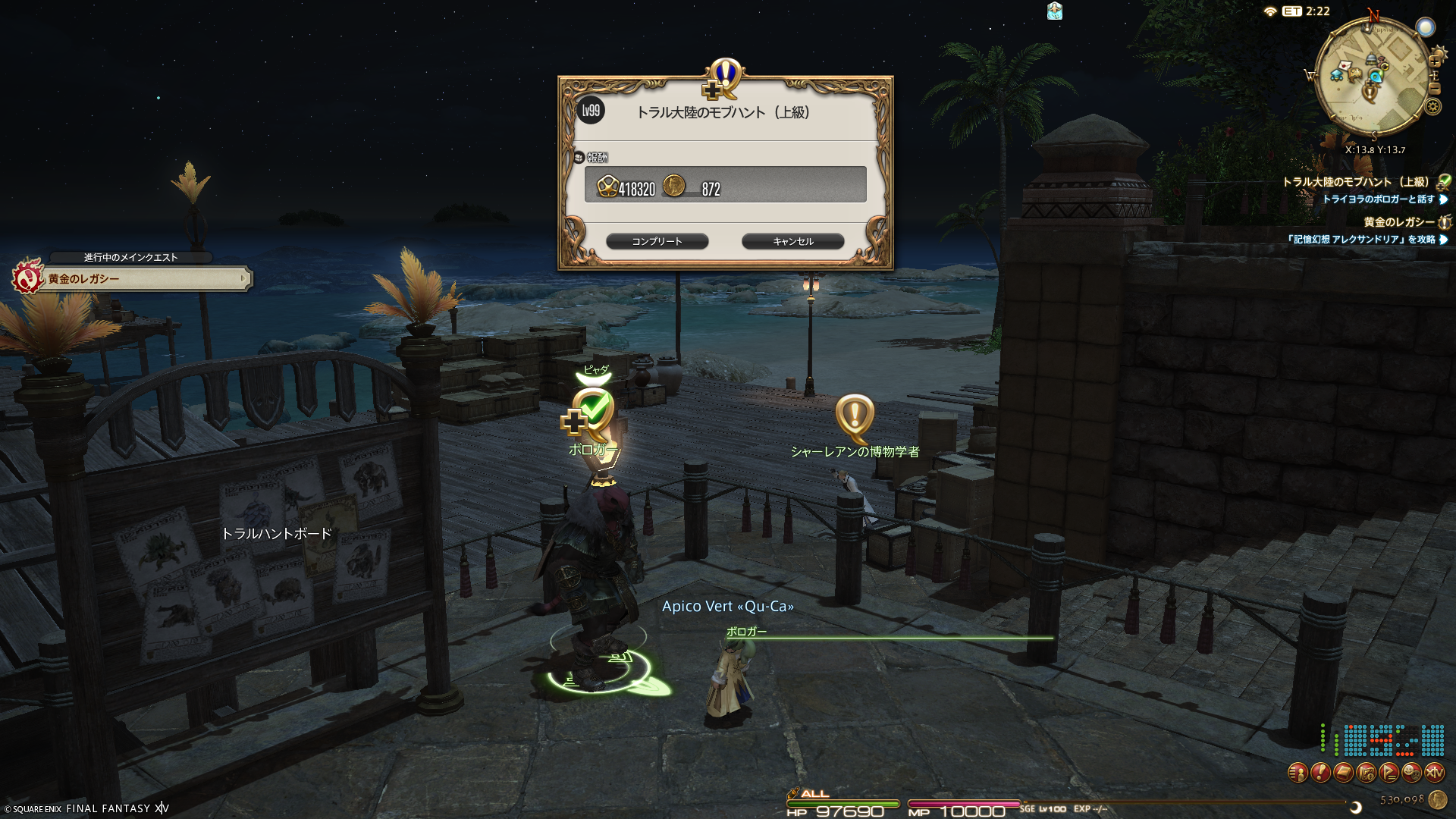
Task: Click the notification icon at the top of the screen
Action: [1054, 11]
